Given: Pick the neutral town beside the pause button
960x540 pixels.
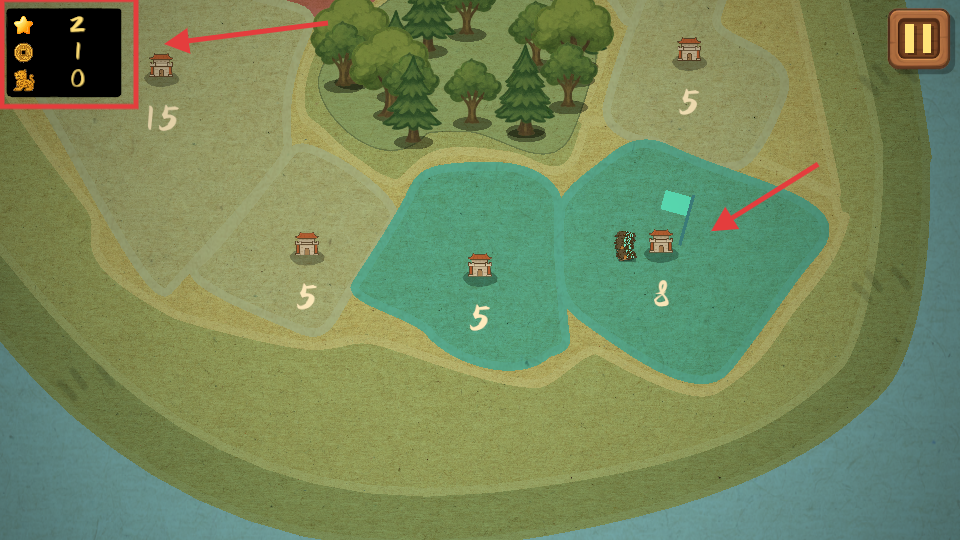Looking at the screenshot, I should 689,51.
